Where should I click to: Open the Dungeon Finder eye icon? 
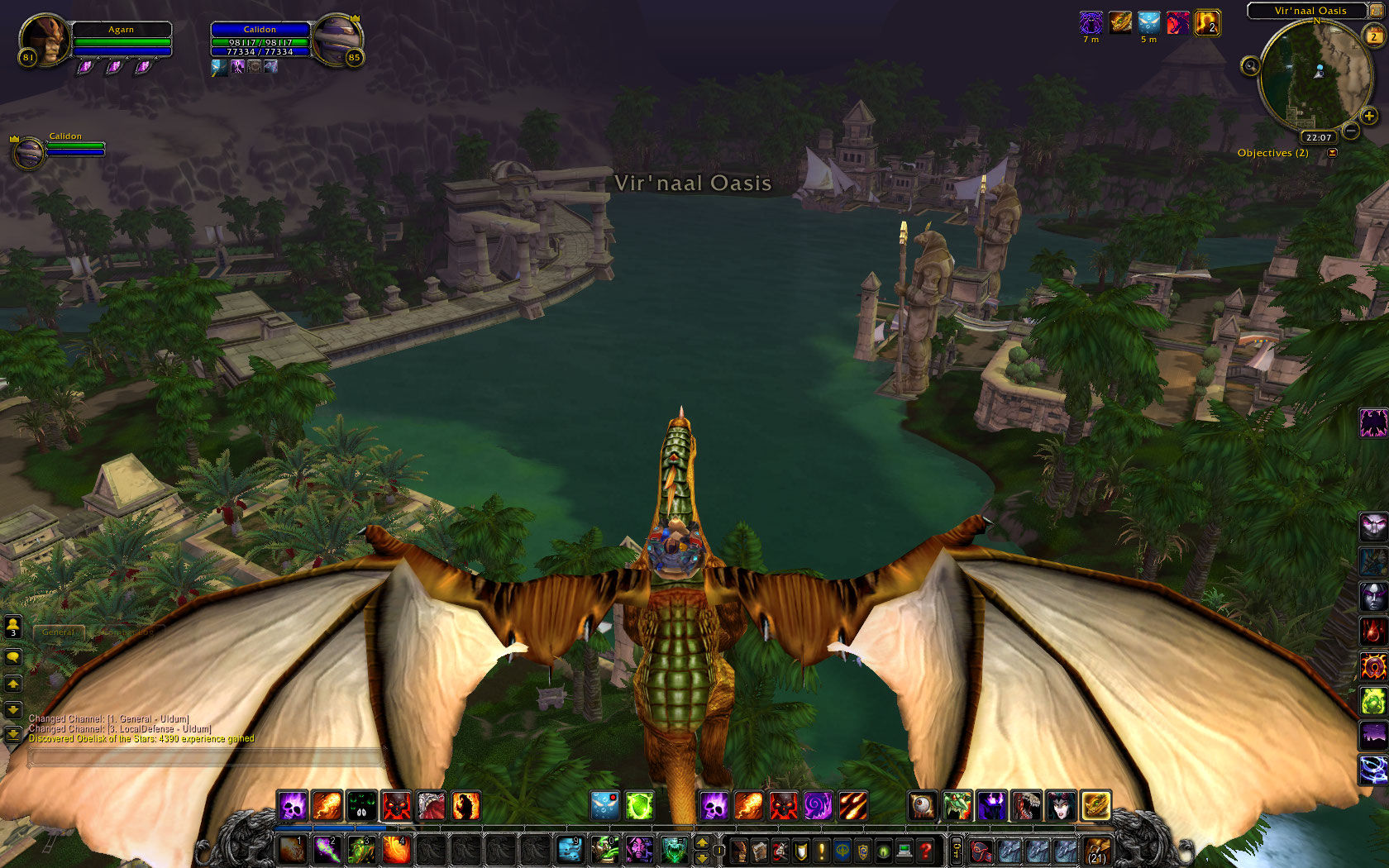point(883,850)
